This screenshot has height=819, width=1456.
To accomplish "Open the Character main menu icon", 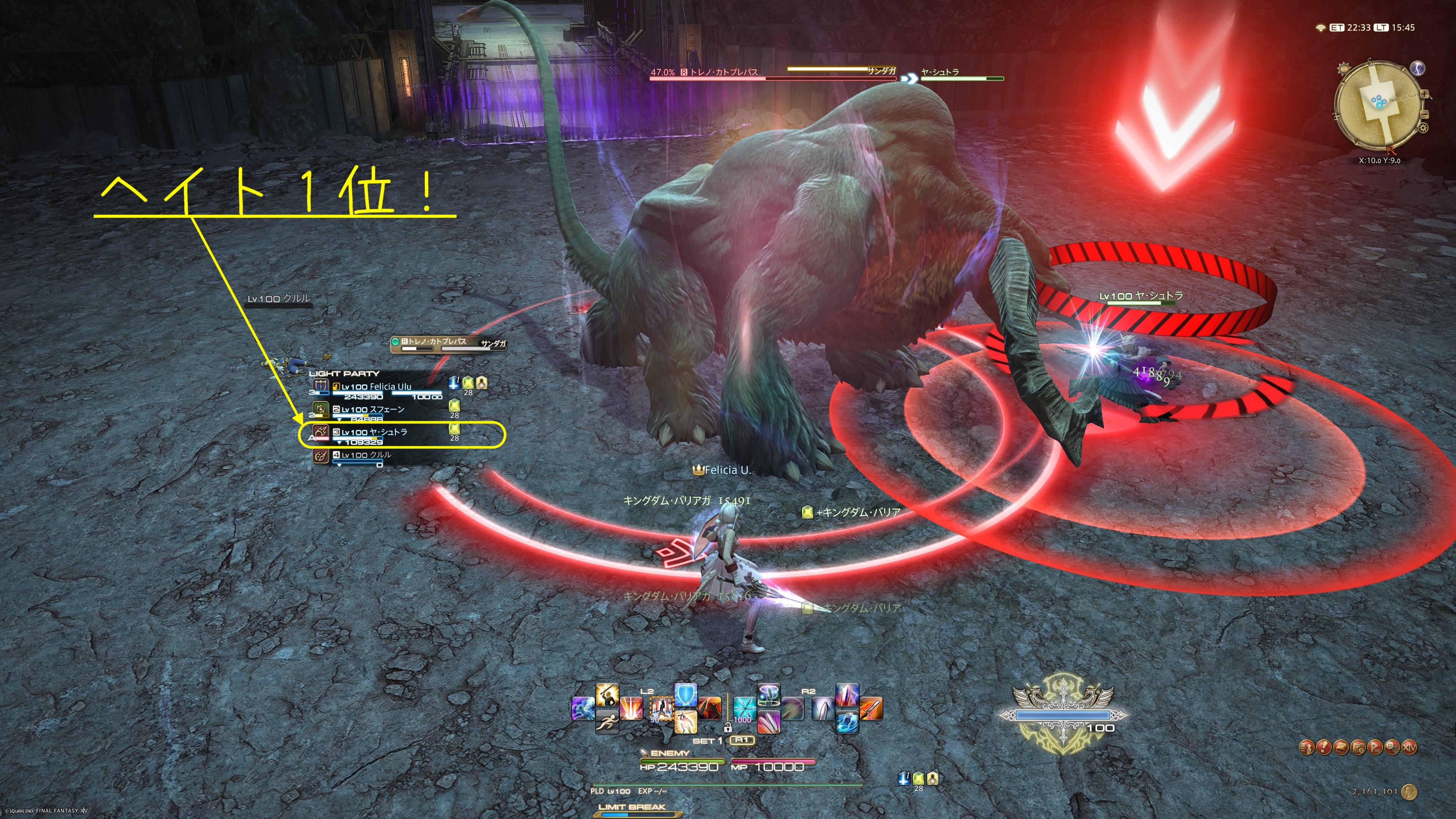I will click(1306, 747).
